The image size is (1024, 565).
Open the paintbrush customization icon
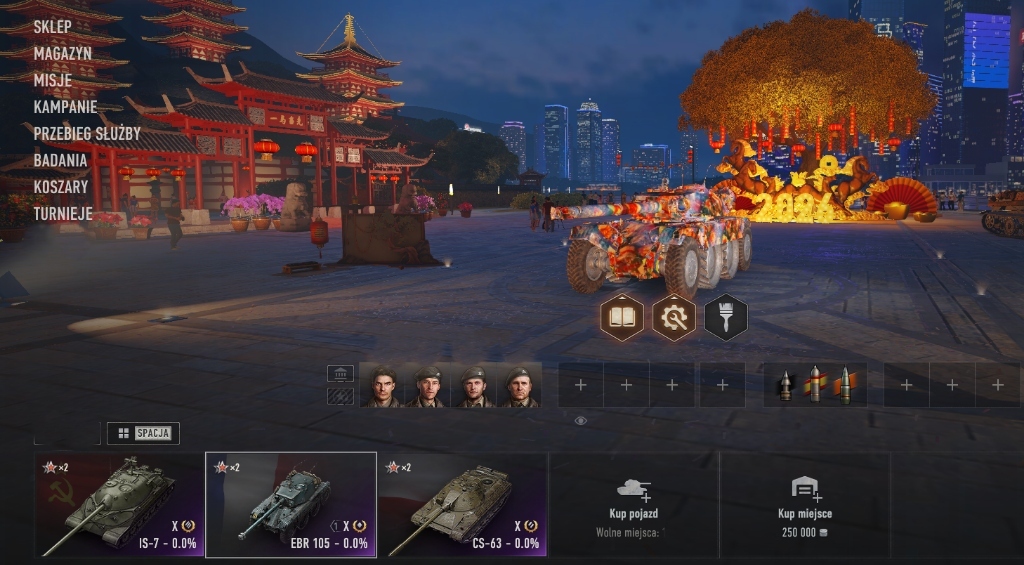click(726, 318)
